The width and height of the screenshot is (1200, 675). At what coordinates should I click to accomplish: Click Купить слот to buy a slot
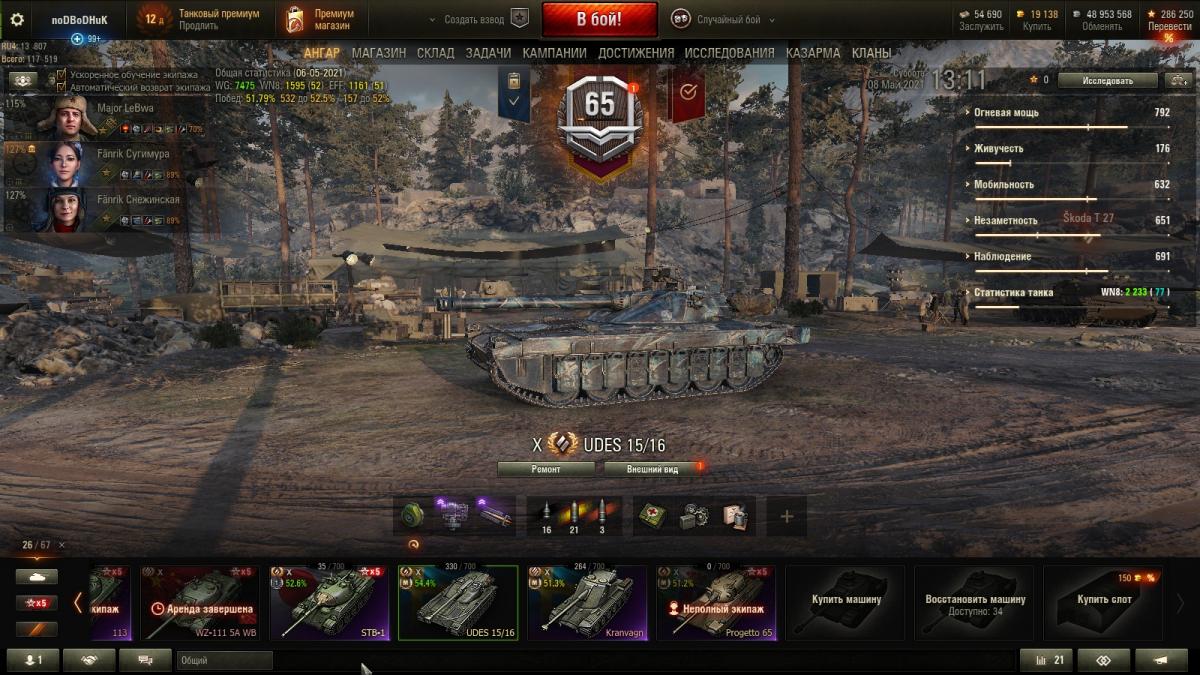point(1103,602)
